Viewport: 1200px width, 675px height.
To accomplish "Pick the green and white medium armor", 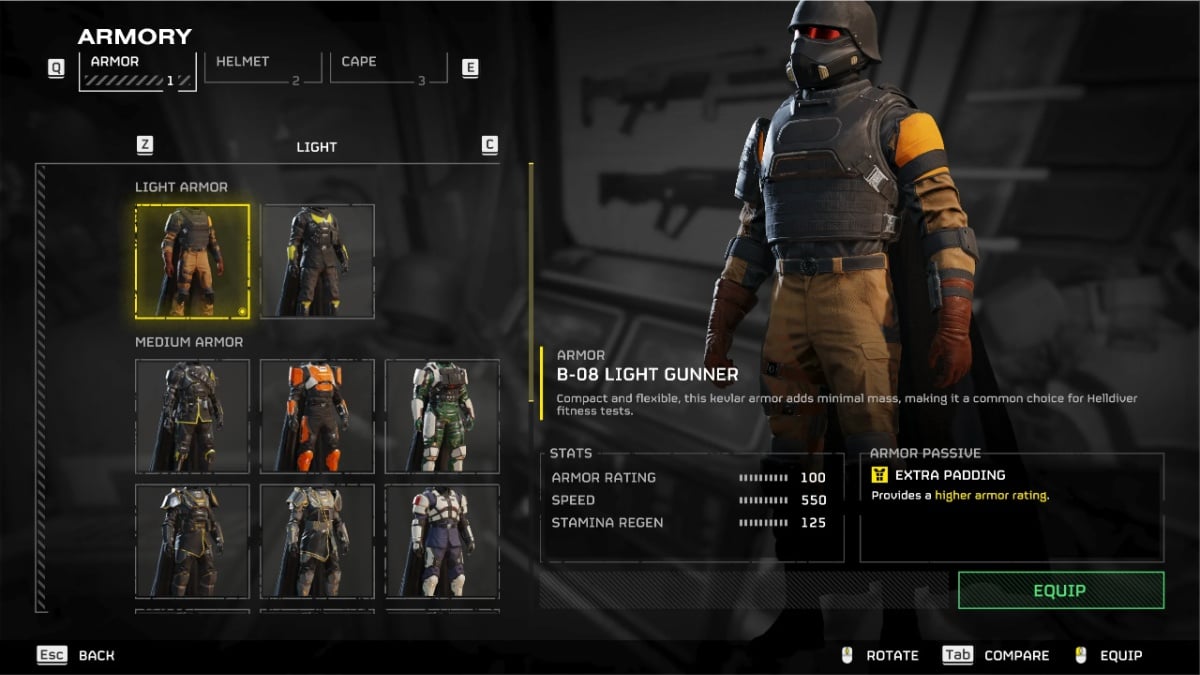I will [x=442, y=416].
